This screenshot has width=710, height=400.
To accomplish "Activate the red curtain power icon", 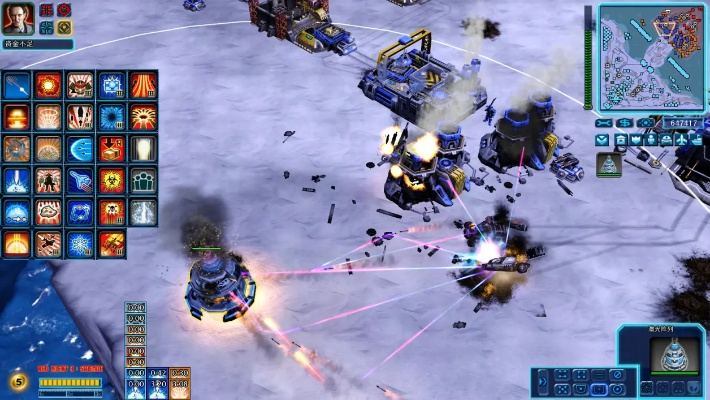I will click(x=143, y=86).
